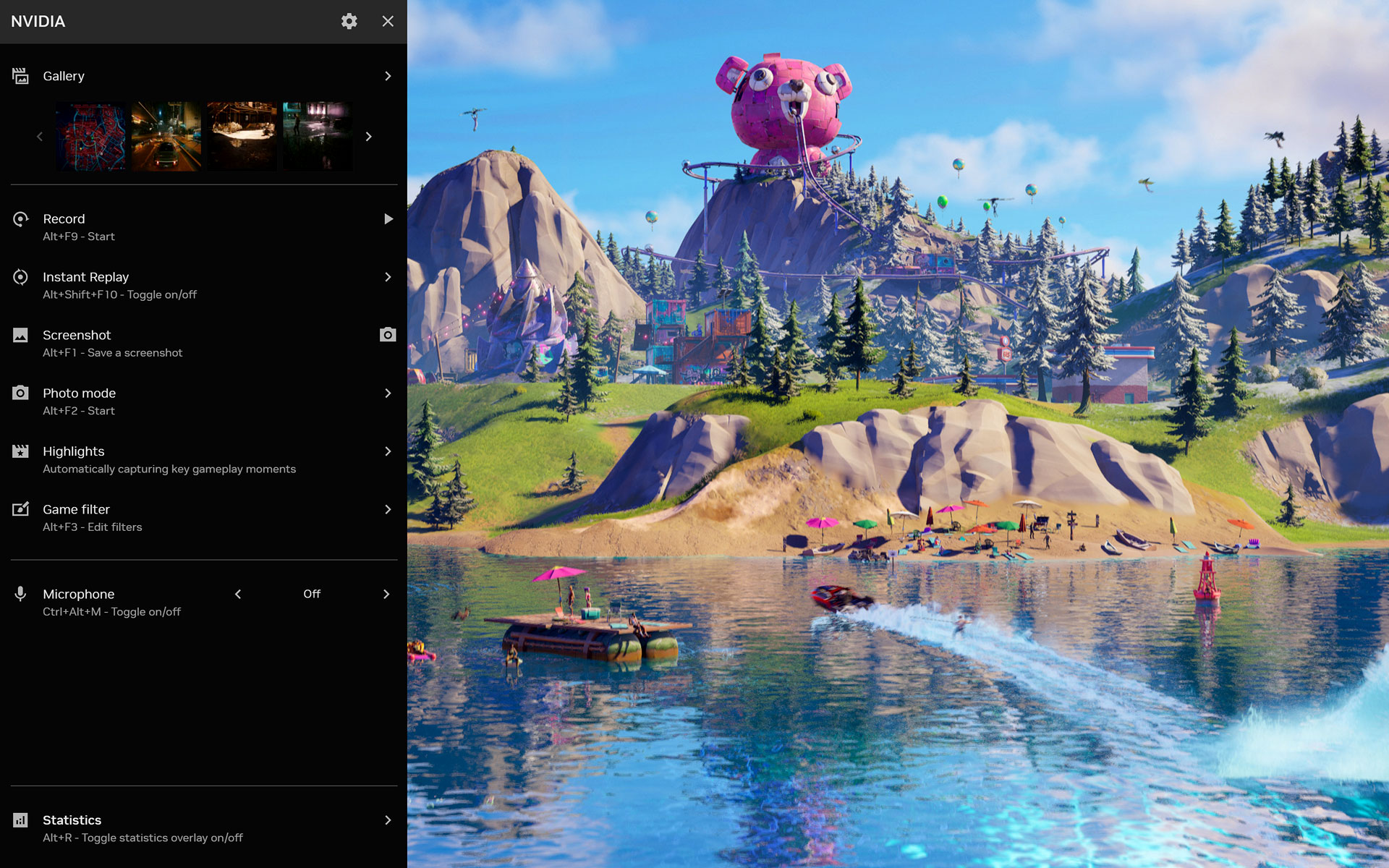Cycle Microphone setting with the left arrow
This screenshot has width=1389, height=868.
tap(238, 594)
